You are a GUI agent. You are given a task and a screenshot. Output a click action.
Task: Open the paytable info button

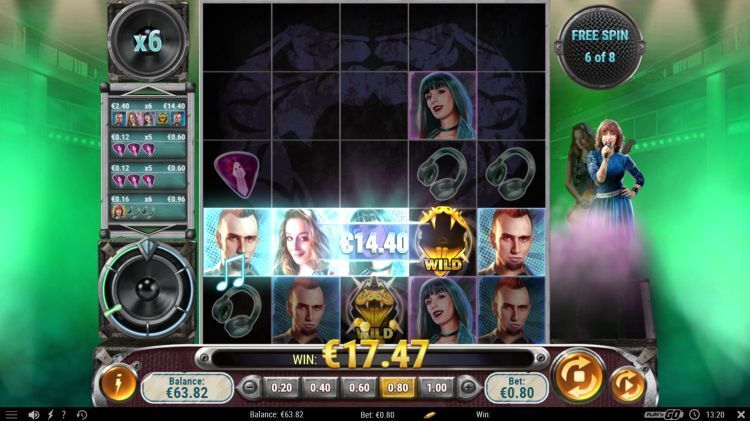coord(118,385)
